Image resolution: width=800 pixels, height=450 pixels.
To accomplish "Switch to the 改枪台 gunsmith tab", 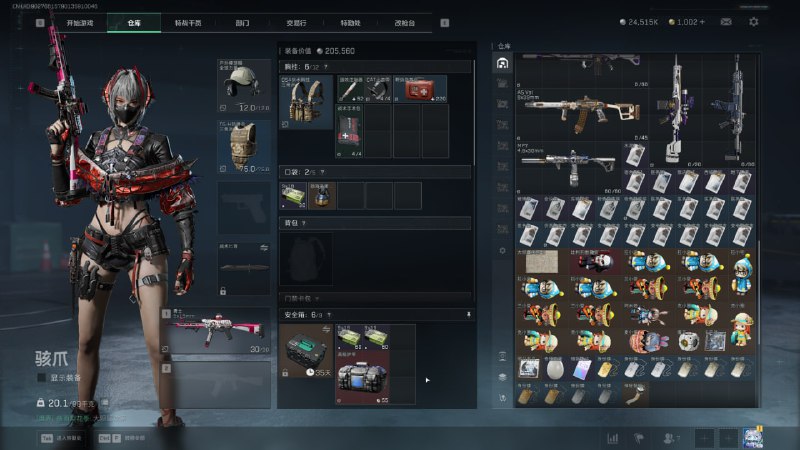I will click(405, 21).
